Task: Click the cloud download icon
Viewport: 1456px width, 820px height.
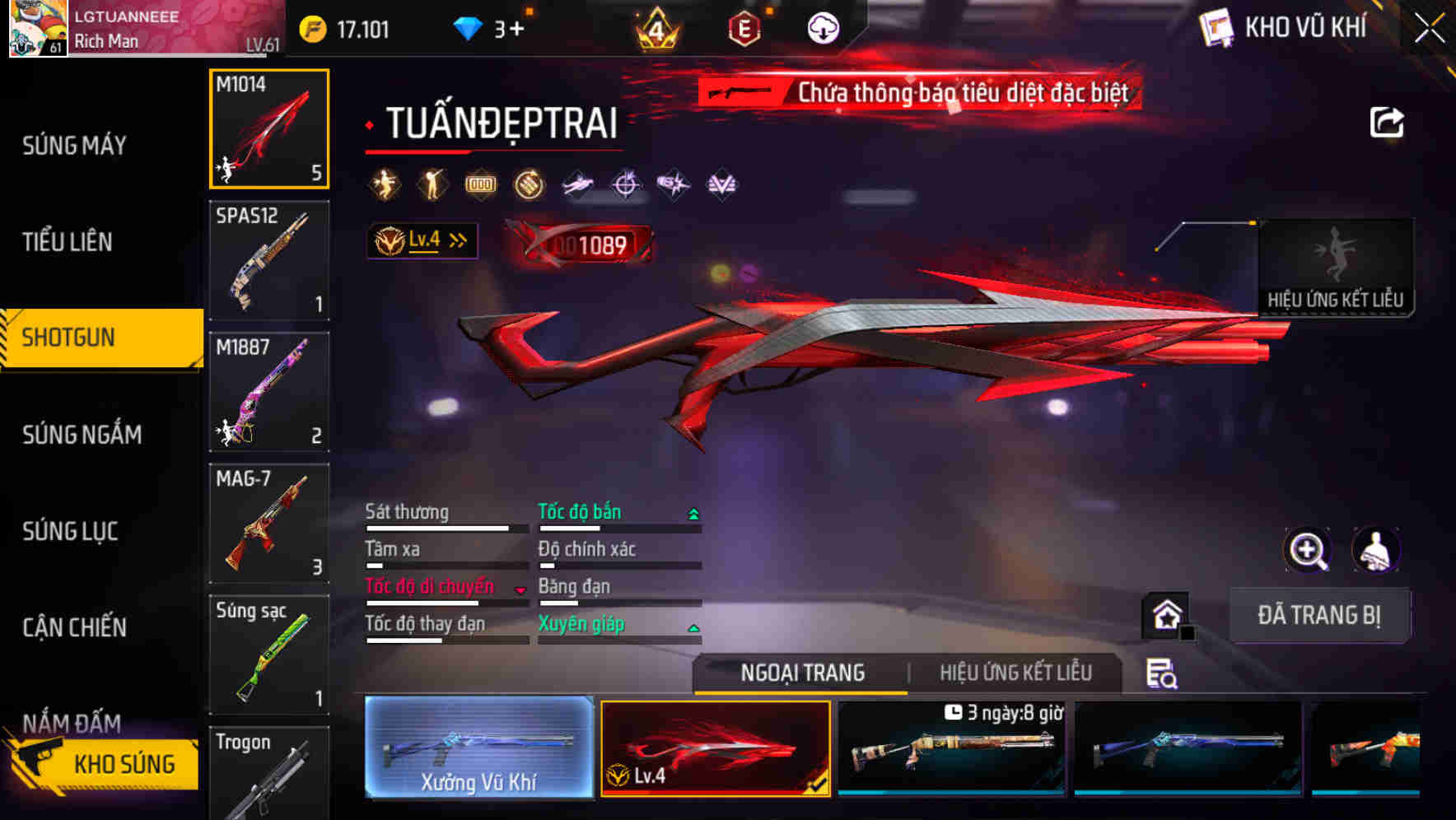Action: click(823, 27)
